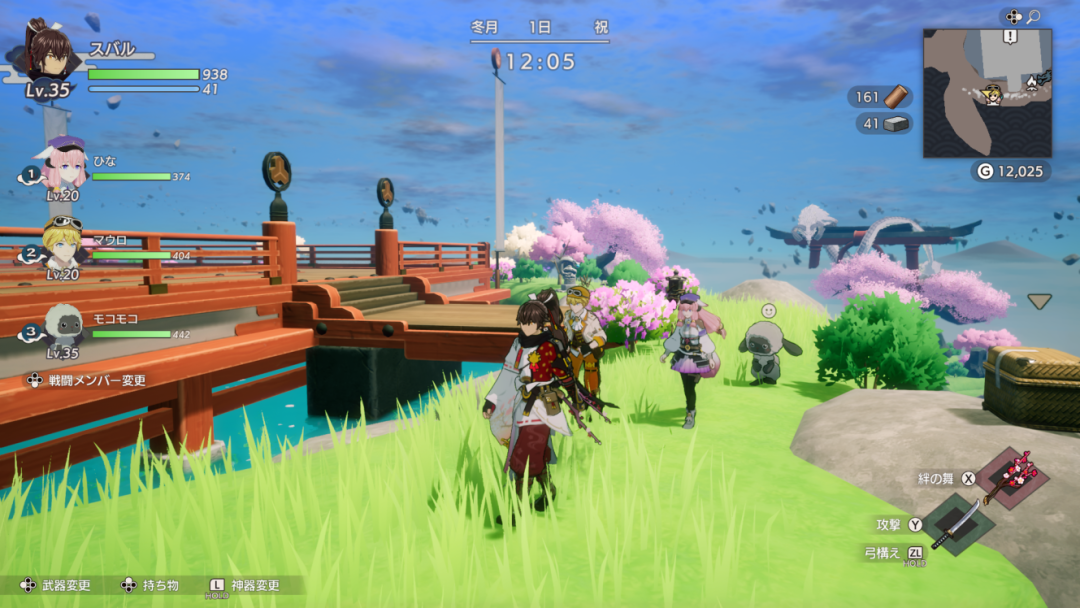The image size is (1080, 608).
Task: Open 戦闘メンバー変更 party change option
Action: [x=86, y=380]
